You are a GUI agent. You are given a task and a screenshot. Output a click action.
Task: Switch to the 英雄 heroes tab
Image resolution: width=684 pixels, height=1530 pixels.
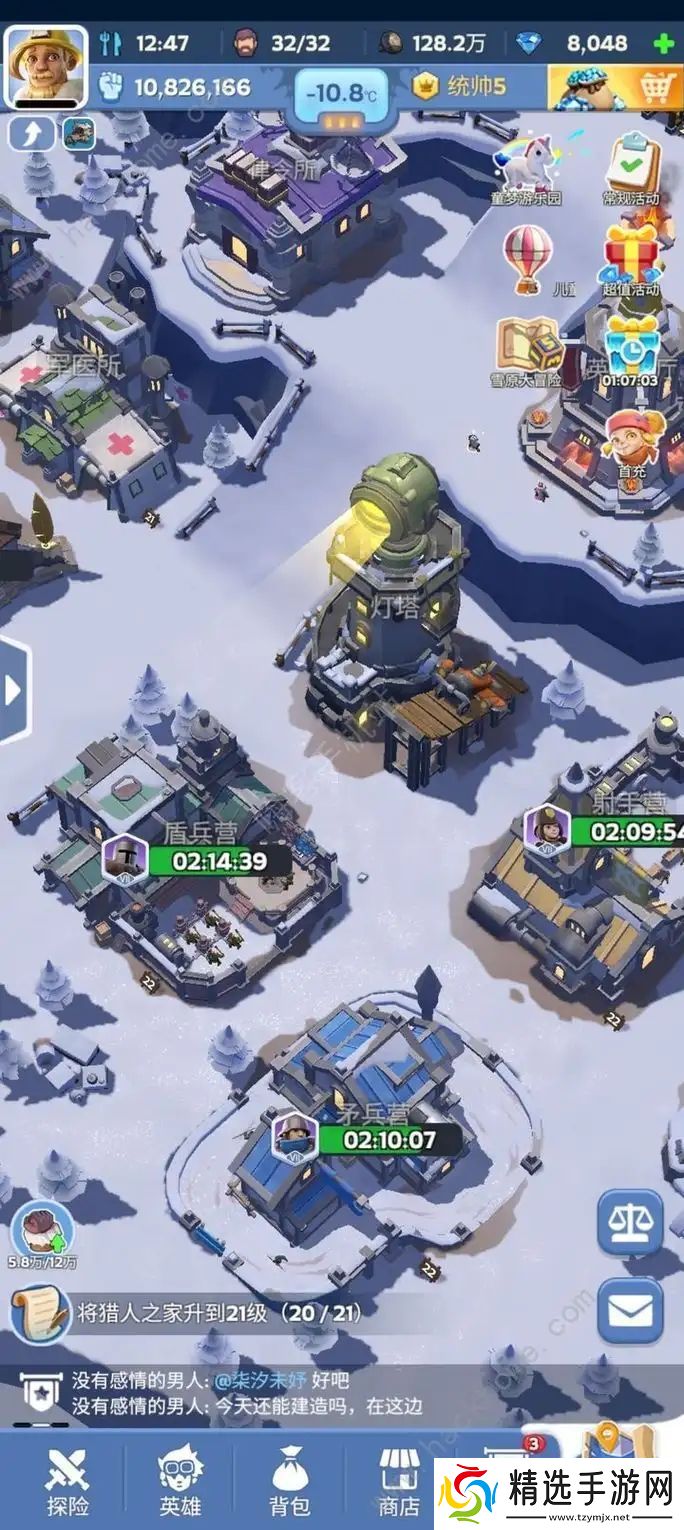tap(180, 1480)
